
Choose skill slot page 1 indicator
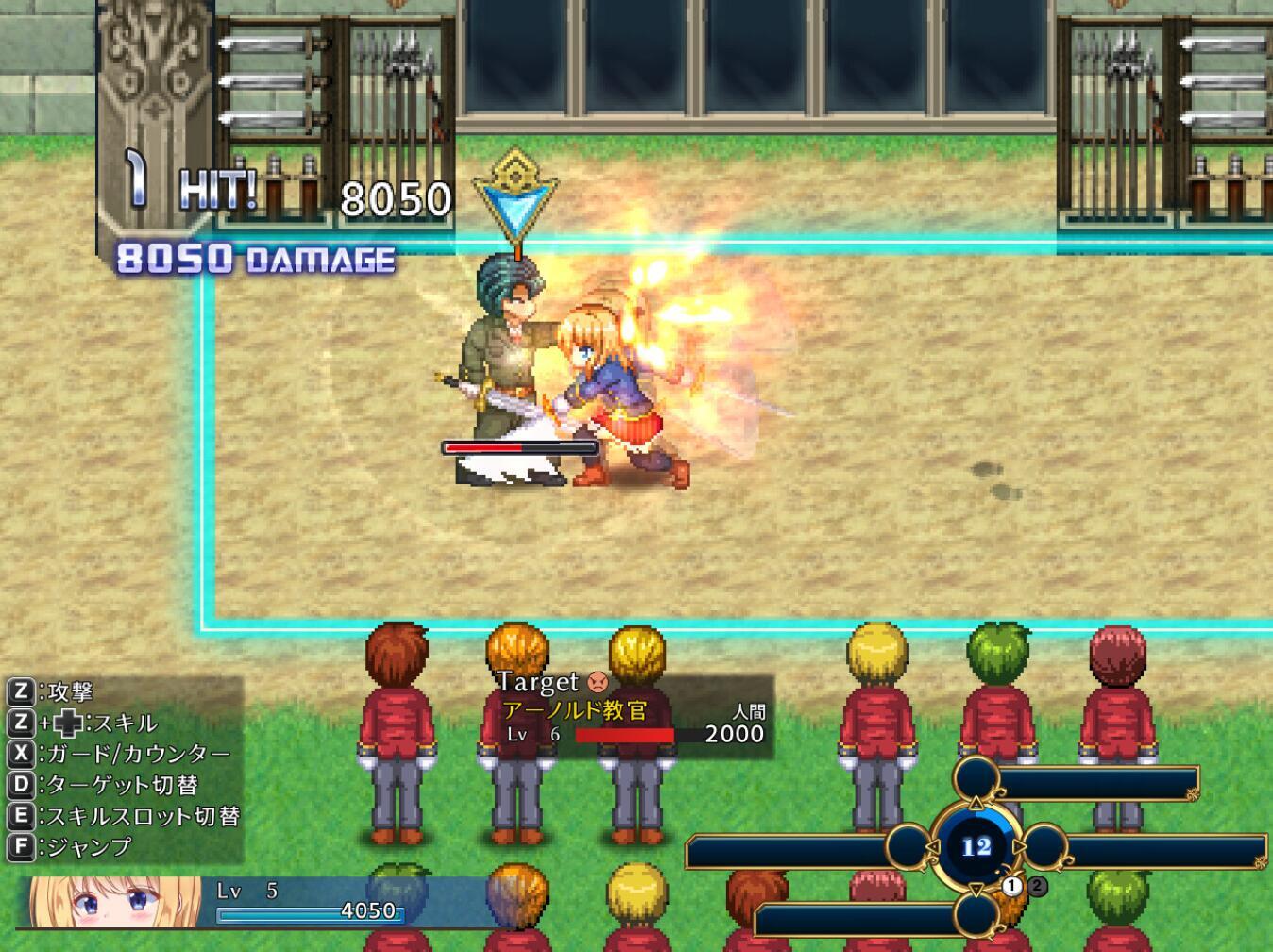click(1013, 886)
